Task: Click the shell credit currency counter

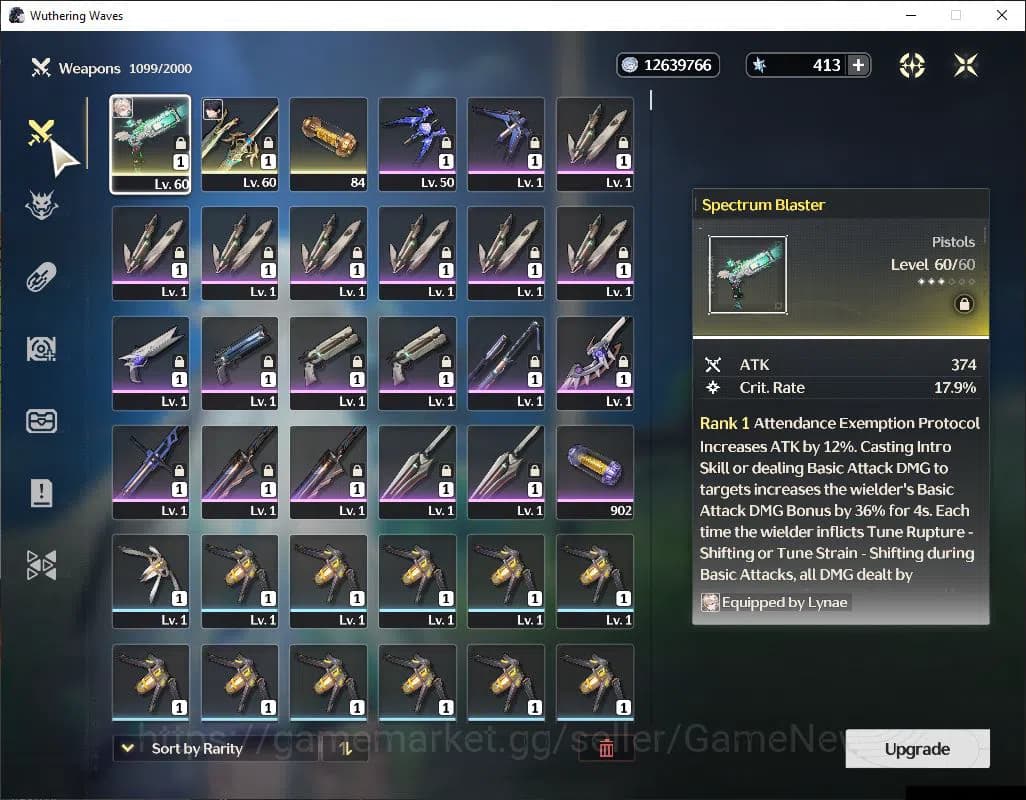Action: pyautogui.click(x=668, y=65)
